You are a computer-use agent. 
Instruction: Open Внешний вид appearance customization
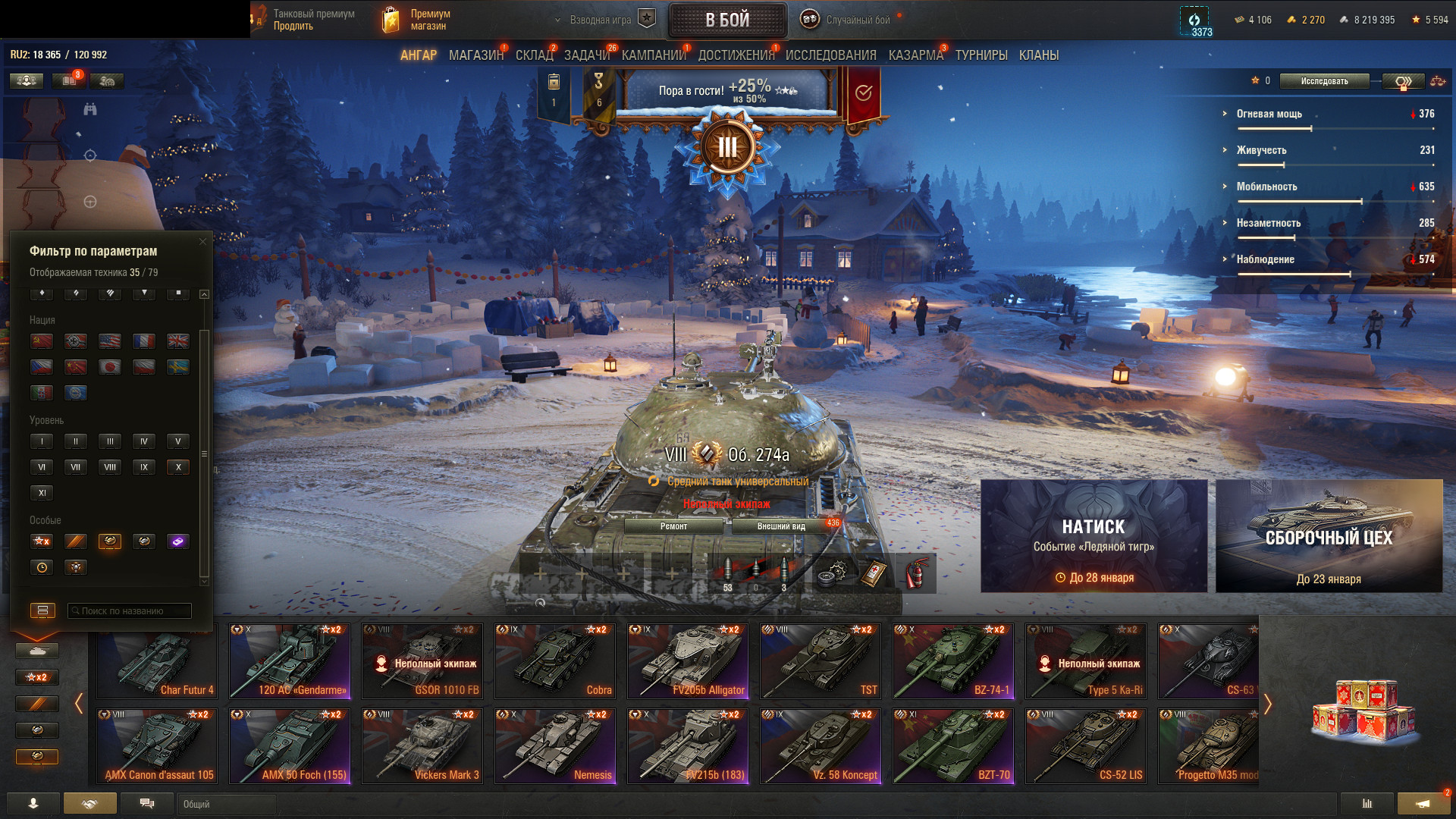(x=781, y=526)
